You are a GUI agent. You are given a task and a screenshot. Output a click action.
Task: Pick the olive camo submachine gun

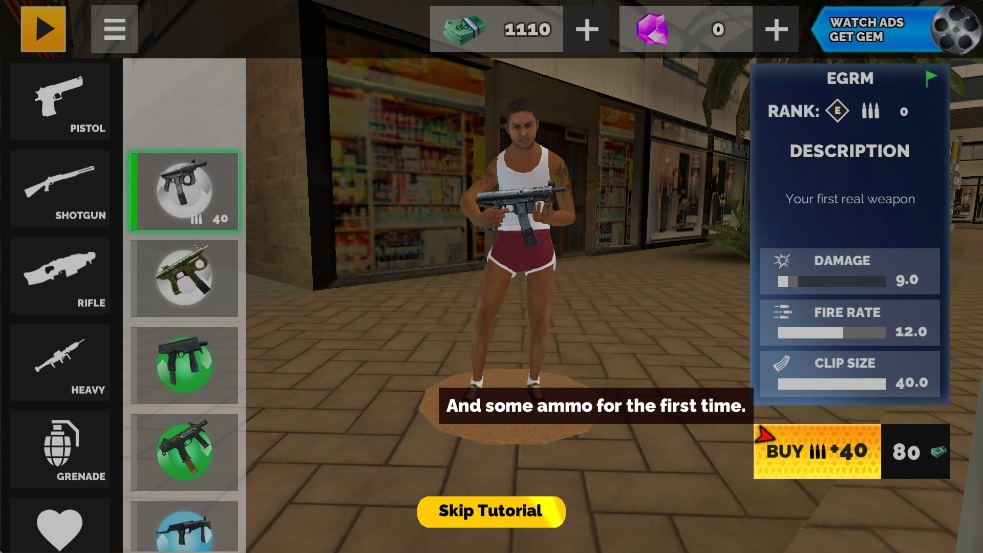click(185, 278)
